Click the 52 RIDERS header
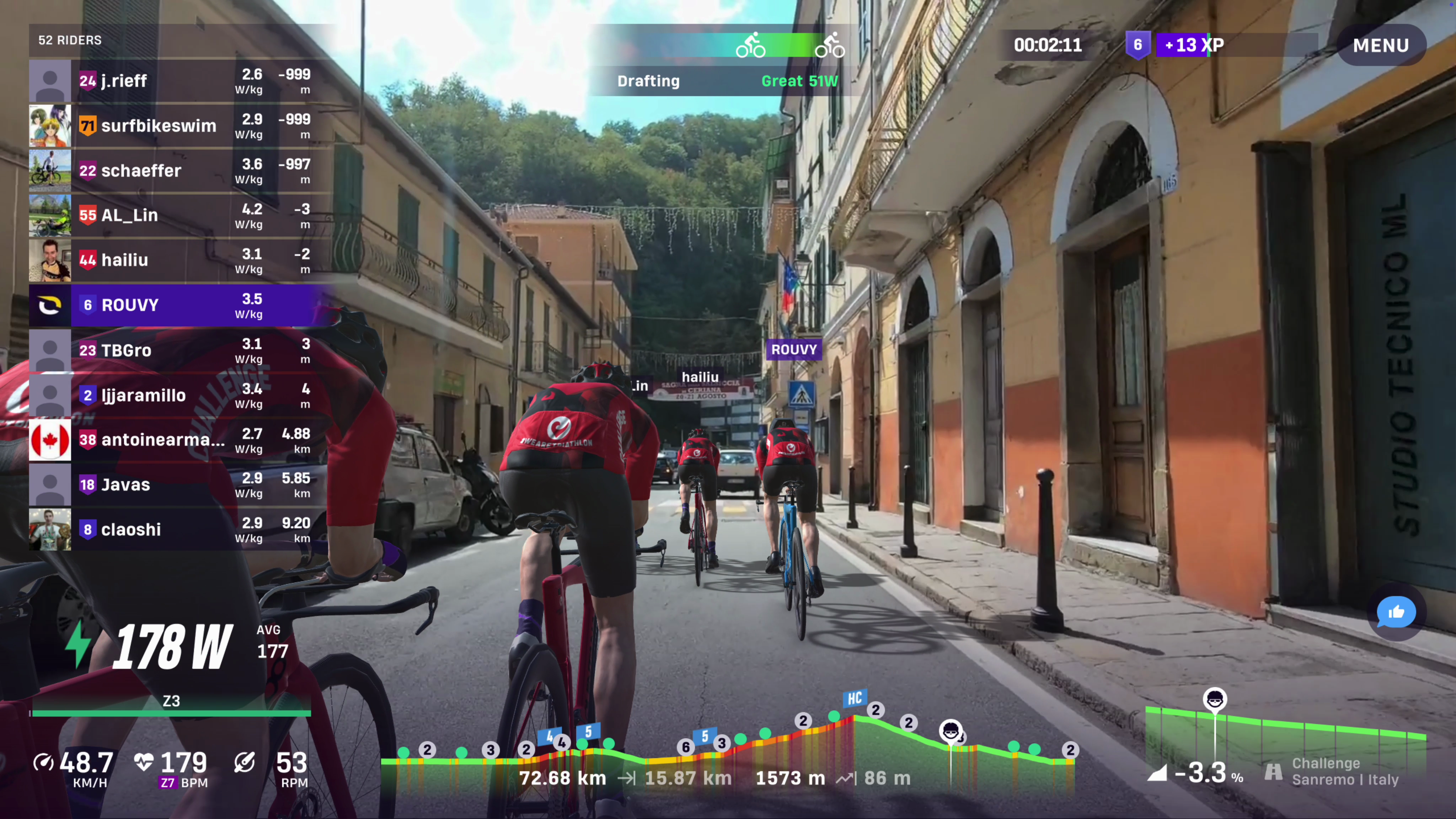Image resolution: width=1456 pixels, height=819 pixels. pyautogui.click(x=70, y=40)
